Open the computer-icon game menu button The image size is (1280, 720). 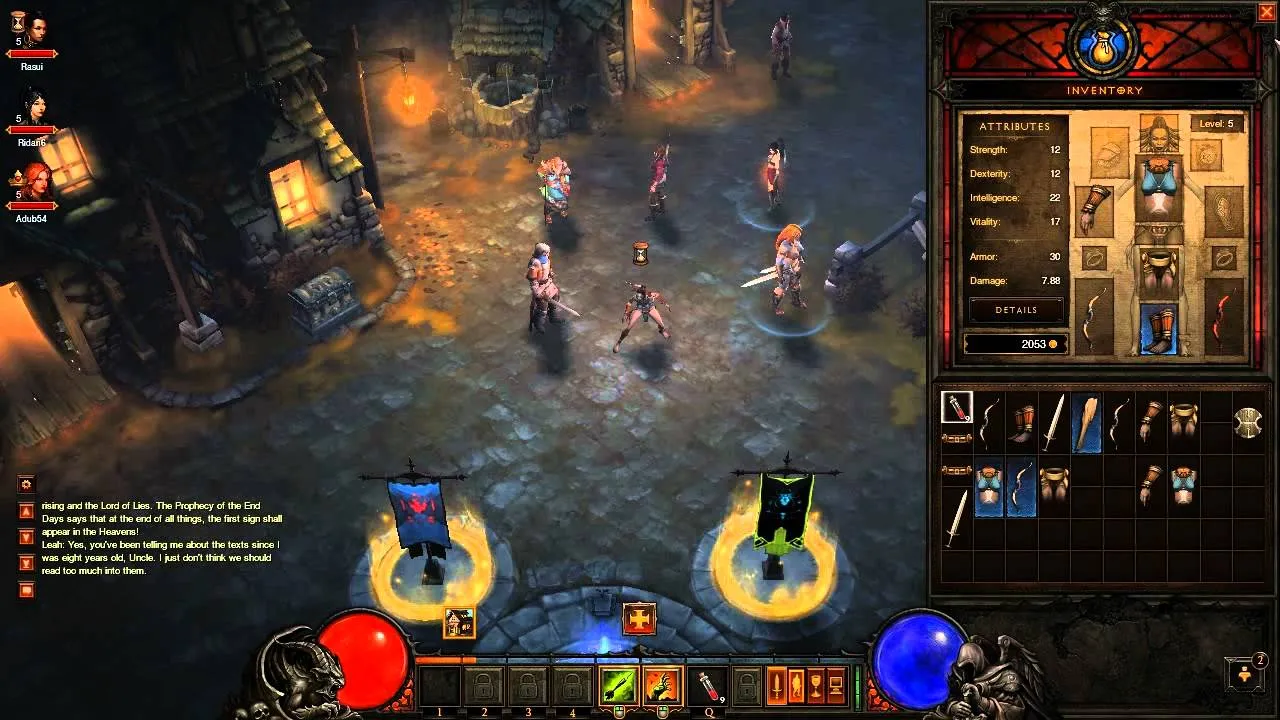836,686
